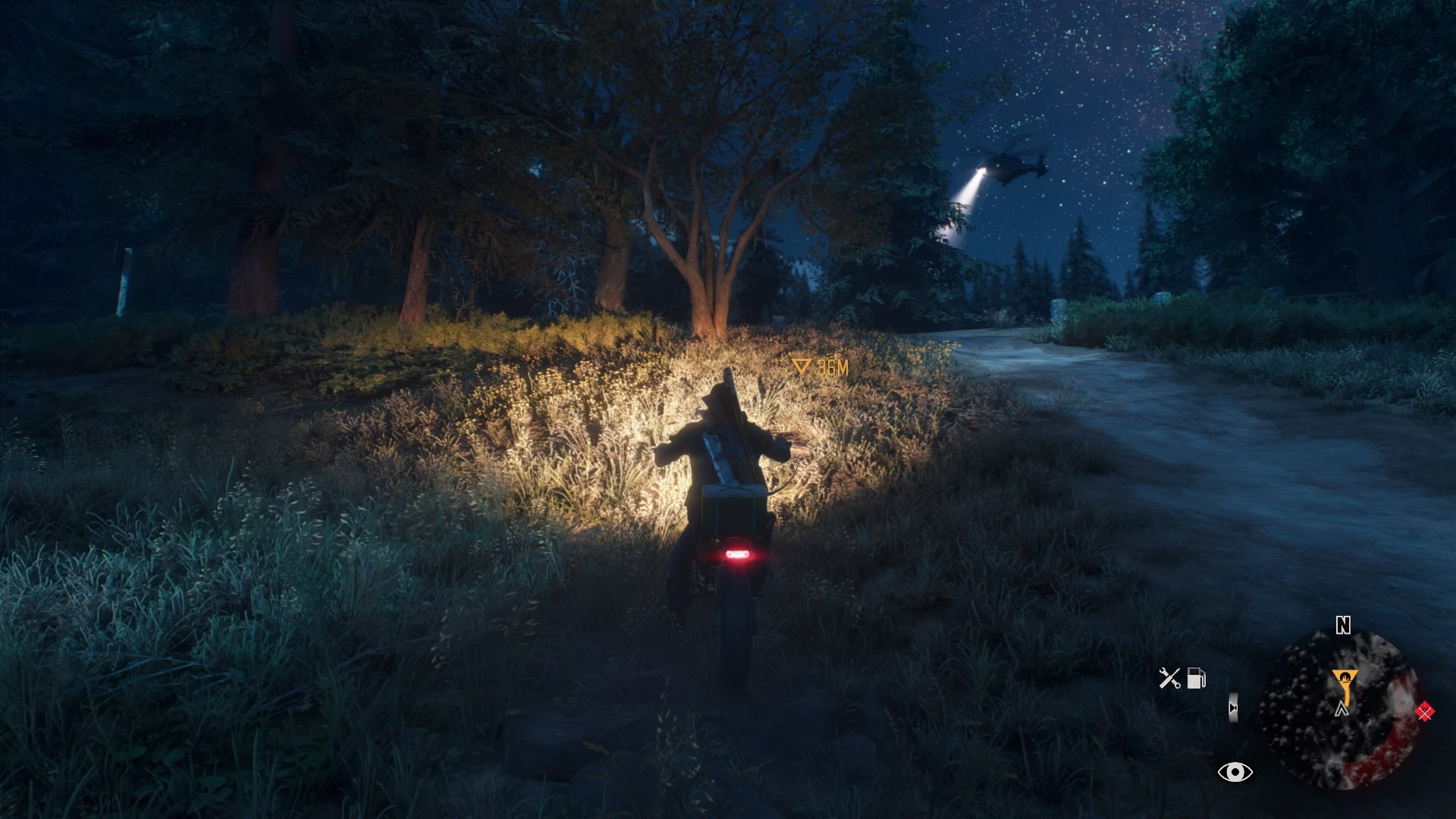
Task: Click the red diamond marker beside the minimap
Action: [1425, 711]
